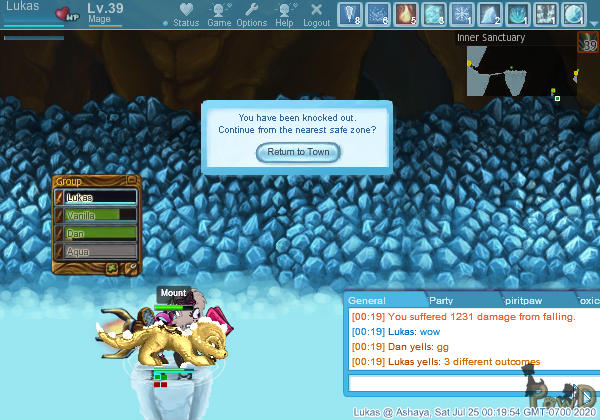
Task: Open the Game menu
Action: tap(219, 14)
